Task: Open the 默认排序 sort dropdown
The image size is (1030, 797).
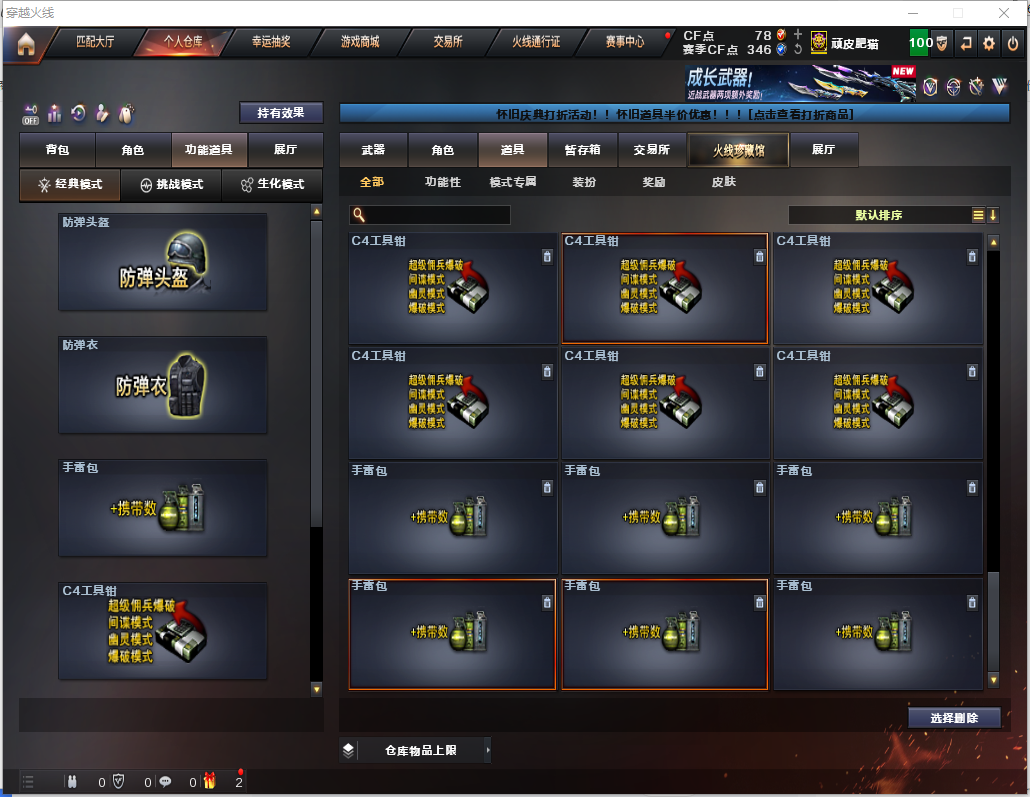Action: [878, 215]
